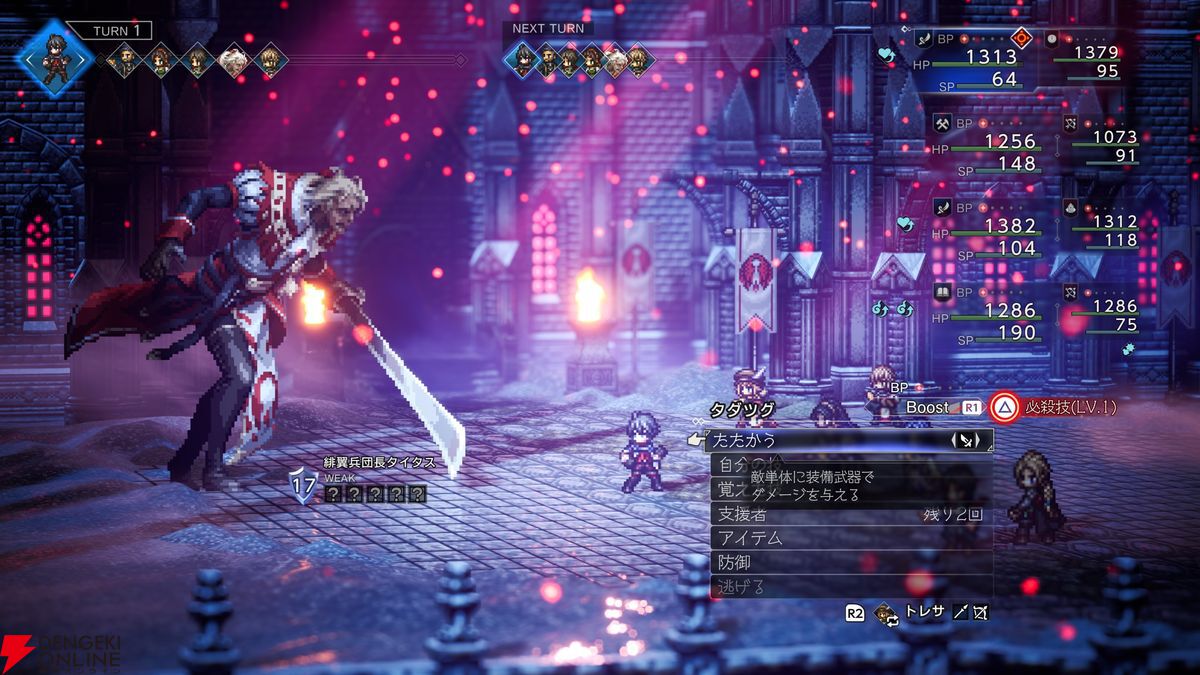Choose the greyed-out 逃げる flee option
The image size is (1200, 675).
tap(741, 587)
